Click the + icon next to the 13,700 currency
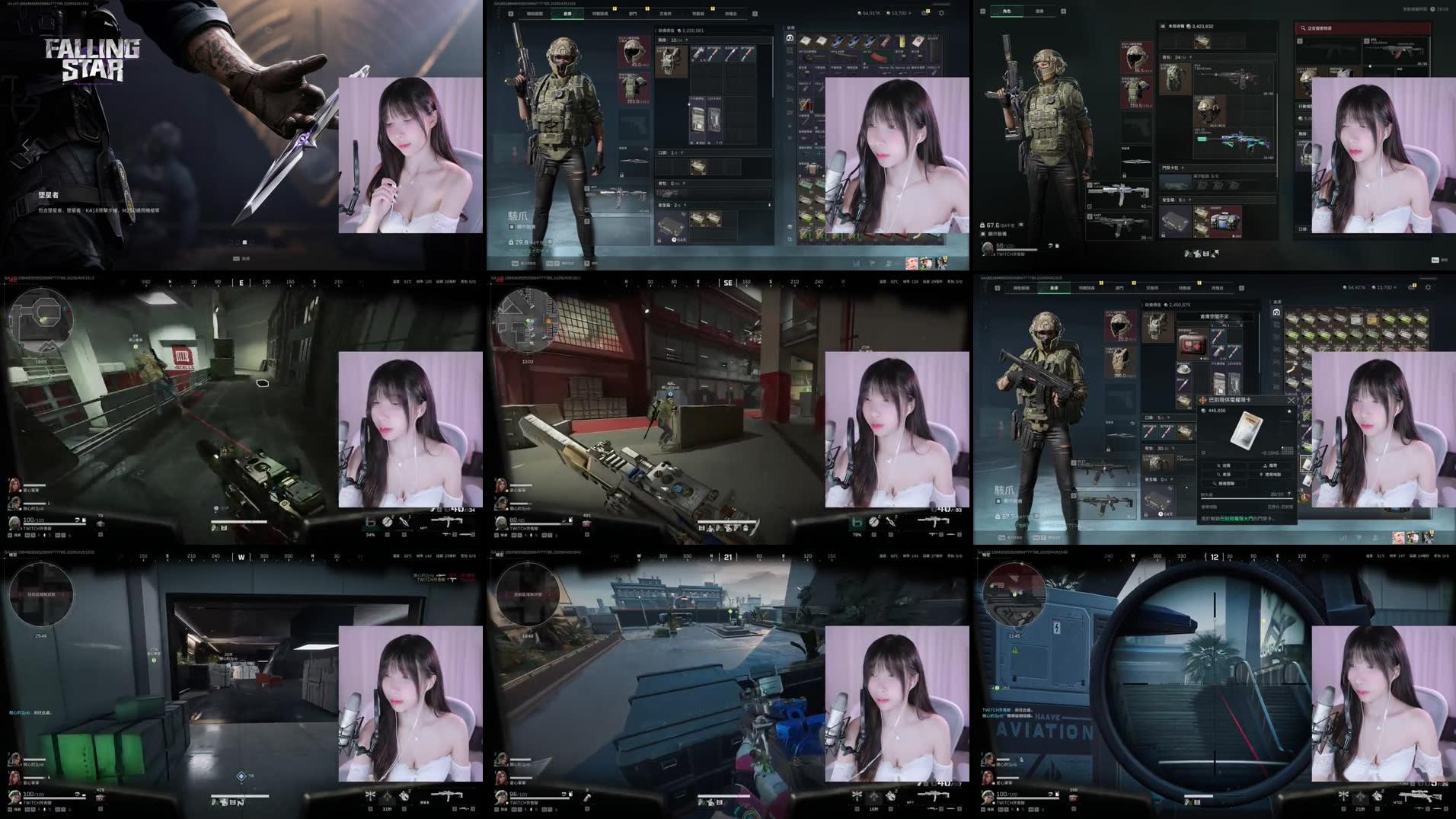 pos(909,13)
